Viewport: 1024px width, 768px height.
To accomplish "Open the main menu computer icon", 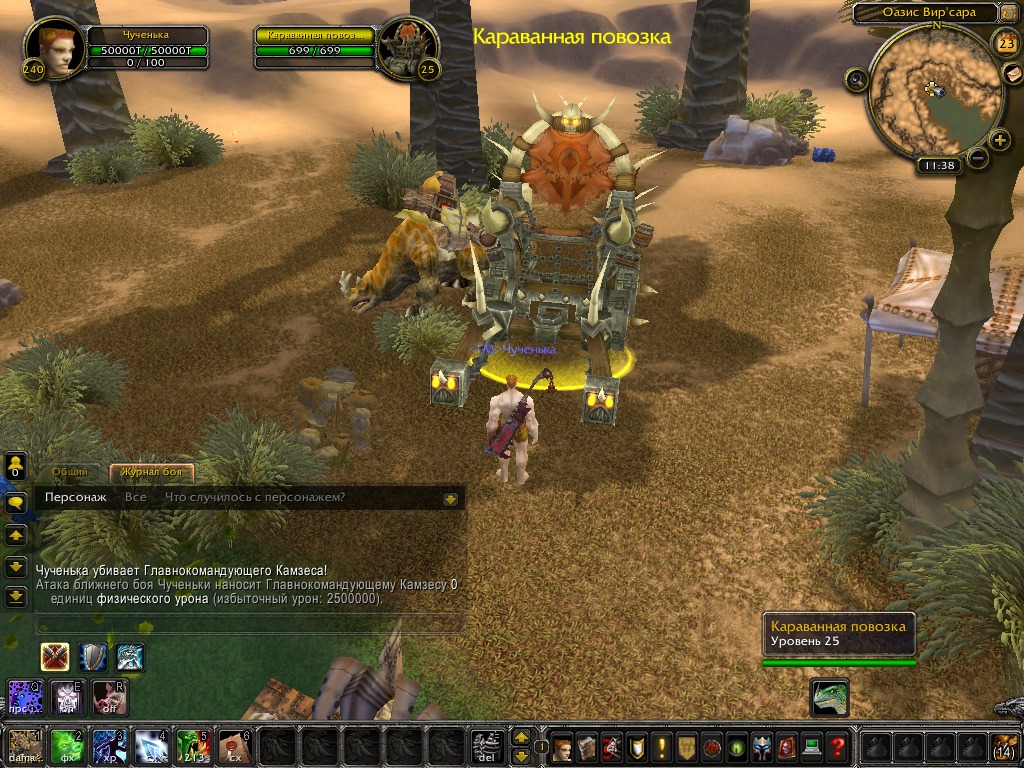I will tap(812, 746).
